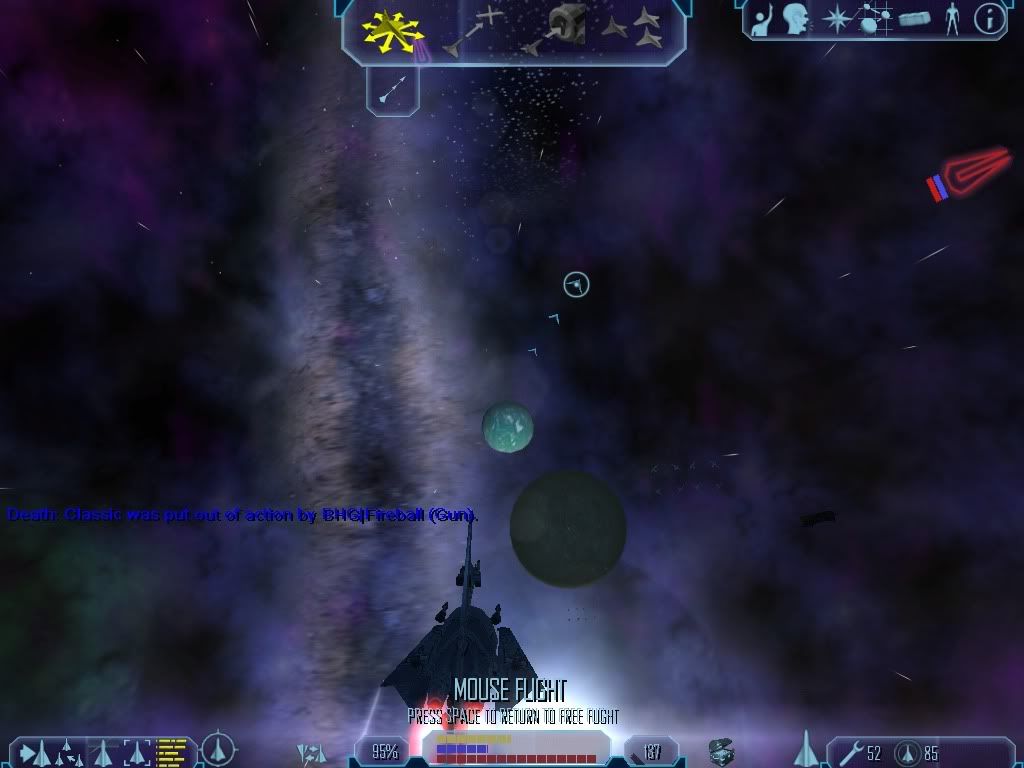
Task: Open the raised-hand request menu icon
Action: pyautogui.click(x=762, y=19)
